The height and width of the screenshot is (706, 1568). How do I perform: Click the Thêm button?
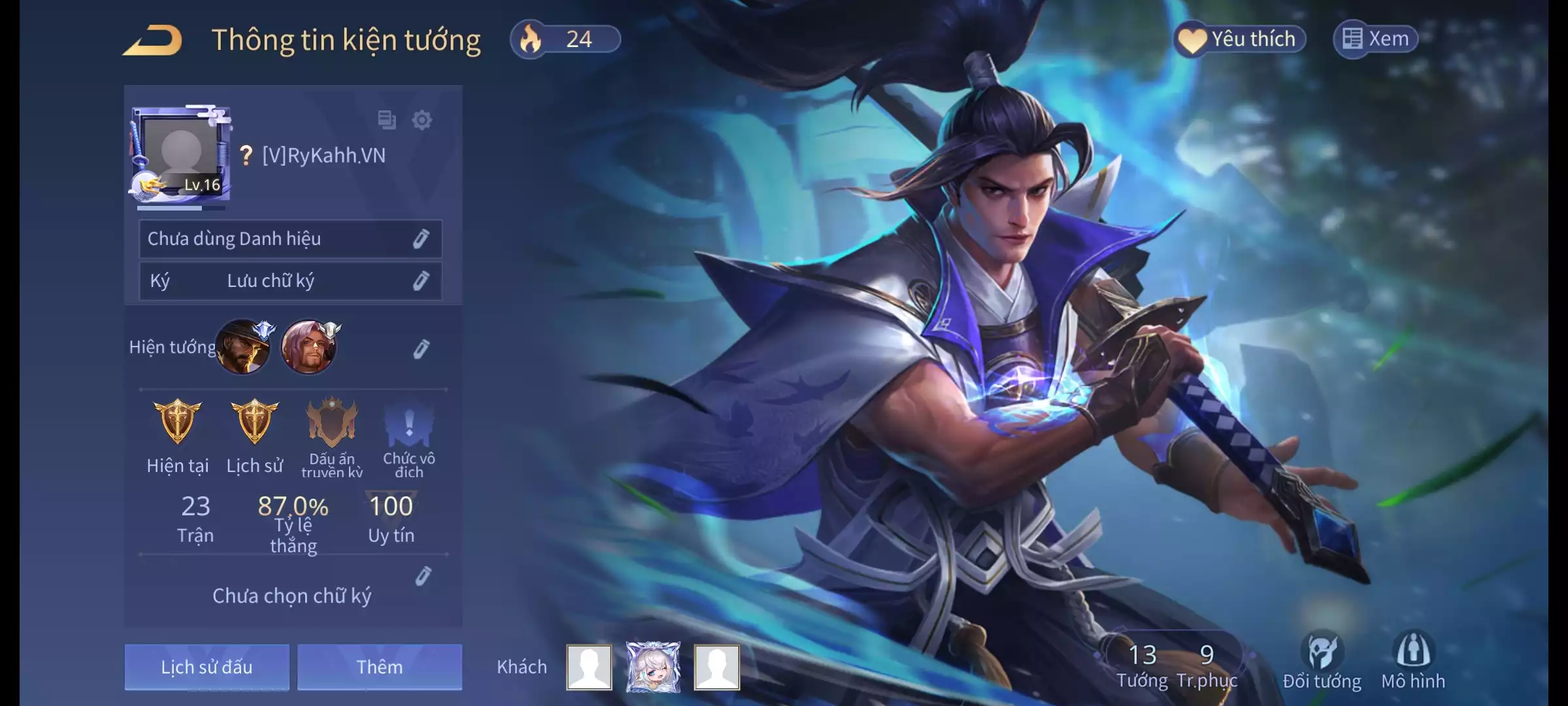[380, 667]
